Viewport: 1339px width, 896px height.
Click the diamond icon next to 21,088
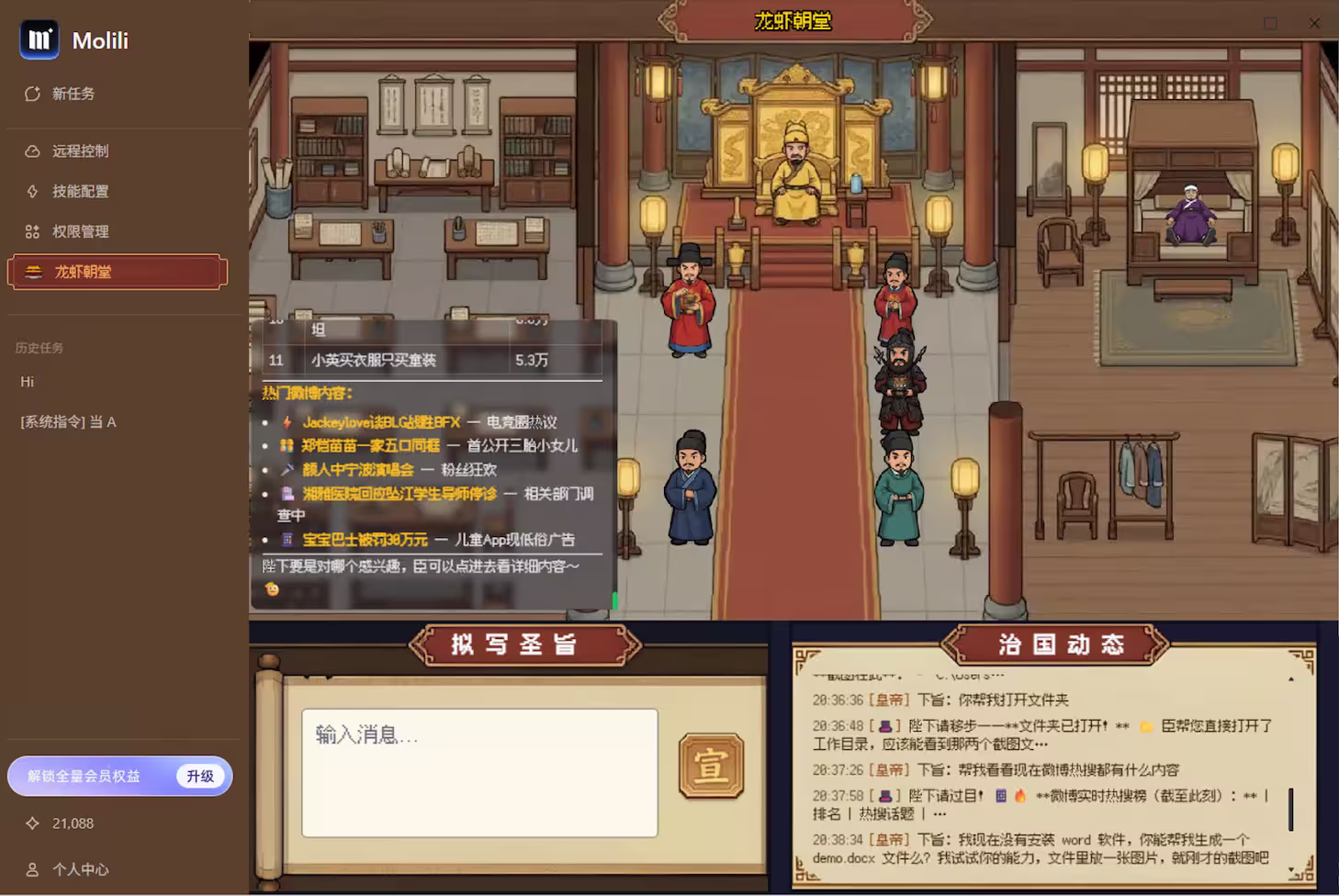tap(34, 823)
